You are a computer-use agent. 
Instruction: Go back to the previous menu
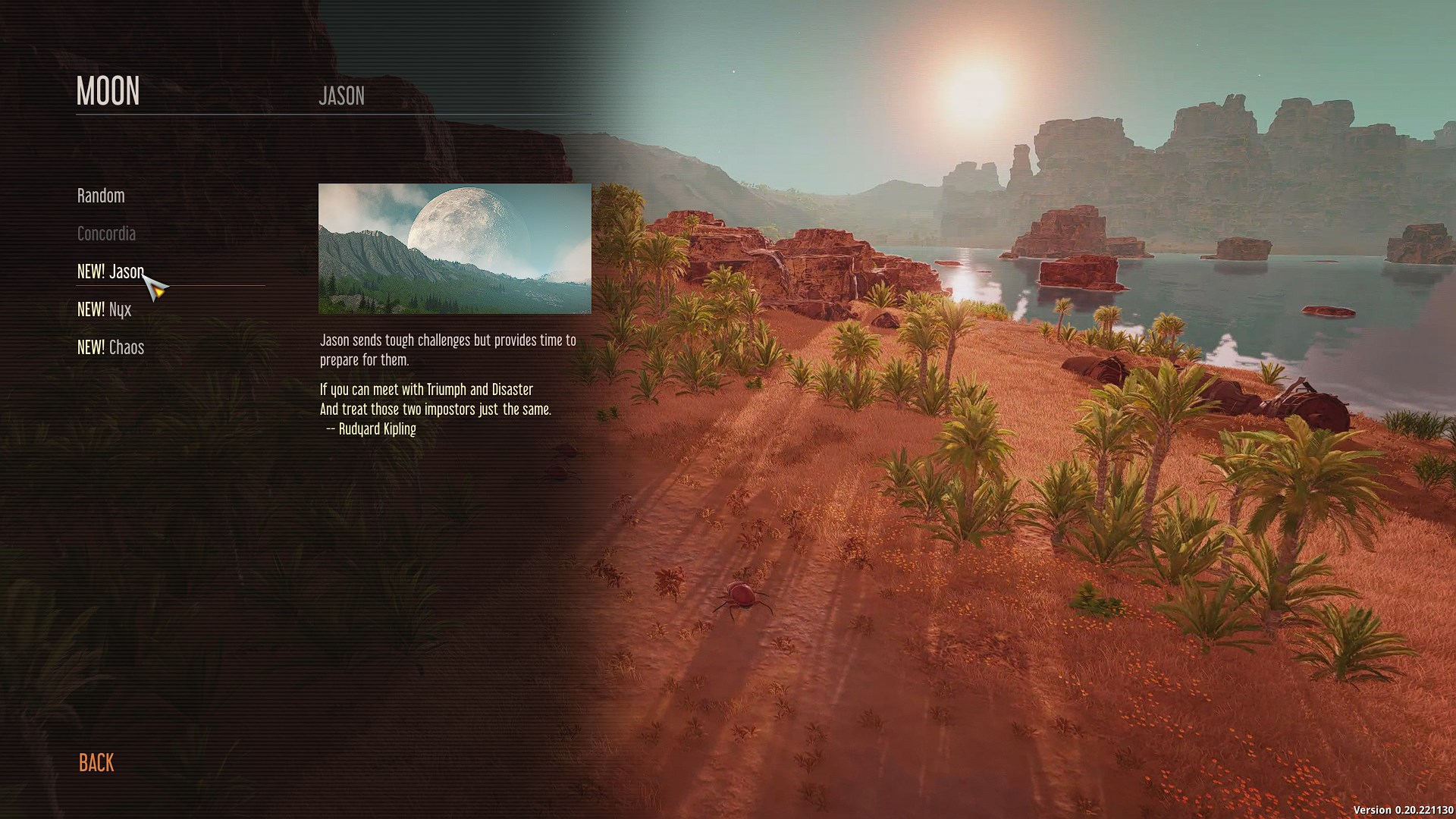[96, 762]
